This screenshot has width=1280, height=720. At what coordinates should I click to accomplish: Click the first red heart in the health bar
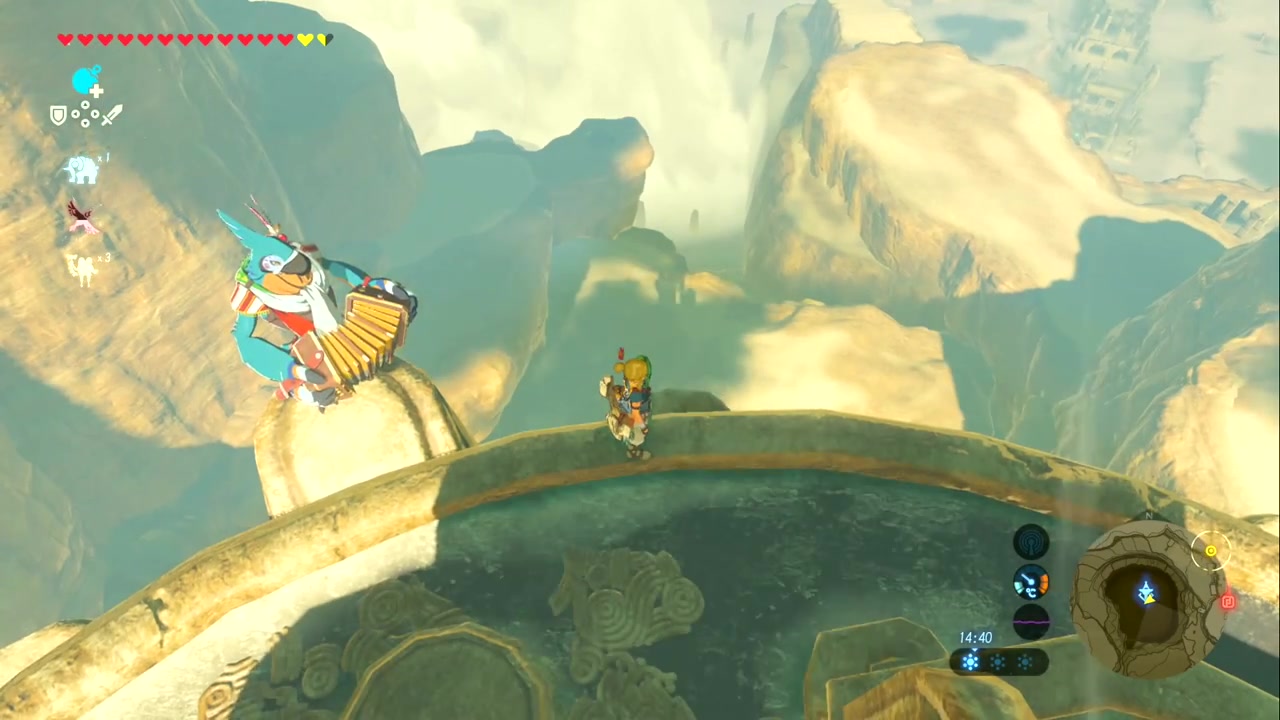[65, 40]
